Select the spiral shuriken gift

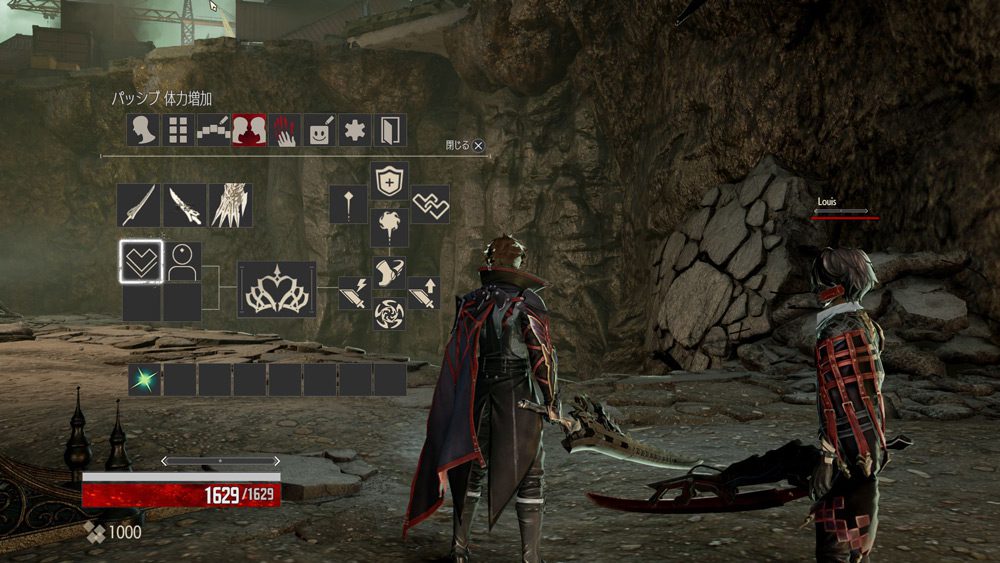click(389, 313)
